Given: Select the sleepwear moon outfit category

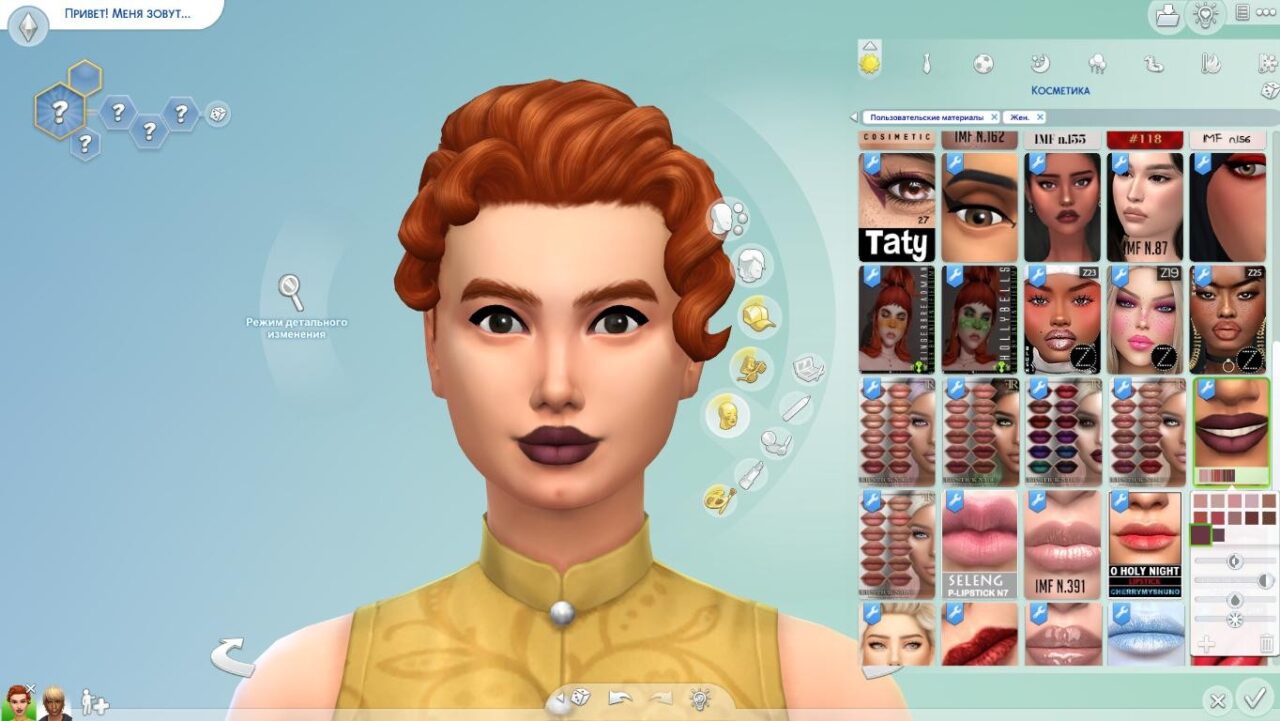Looking at the screenshot, I should 1040,64.
